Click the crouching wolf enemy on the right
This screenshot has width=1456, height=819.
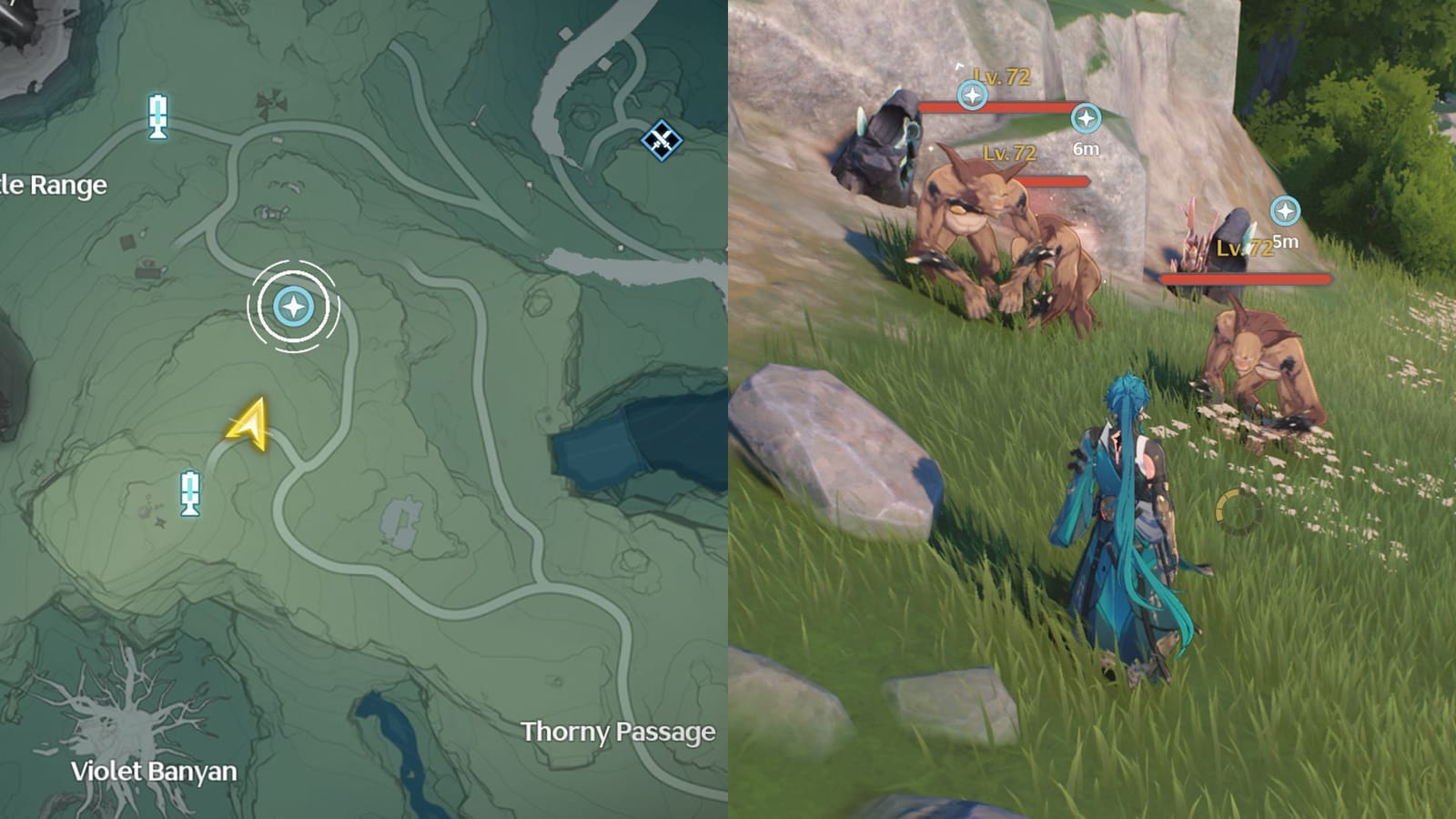coord(1256,364)
